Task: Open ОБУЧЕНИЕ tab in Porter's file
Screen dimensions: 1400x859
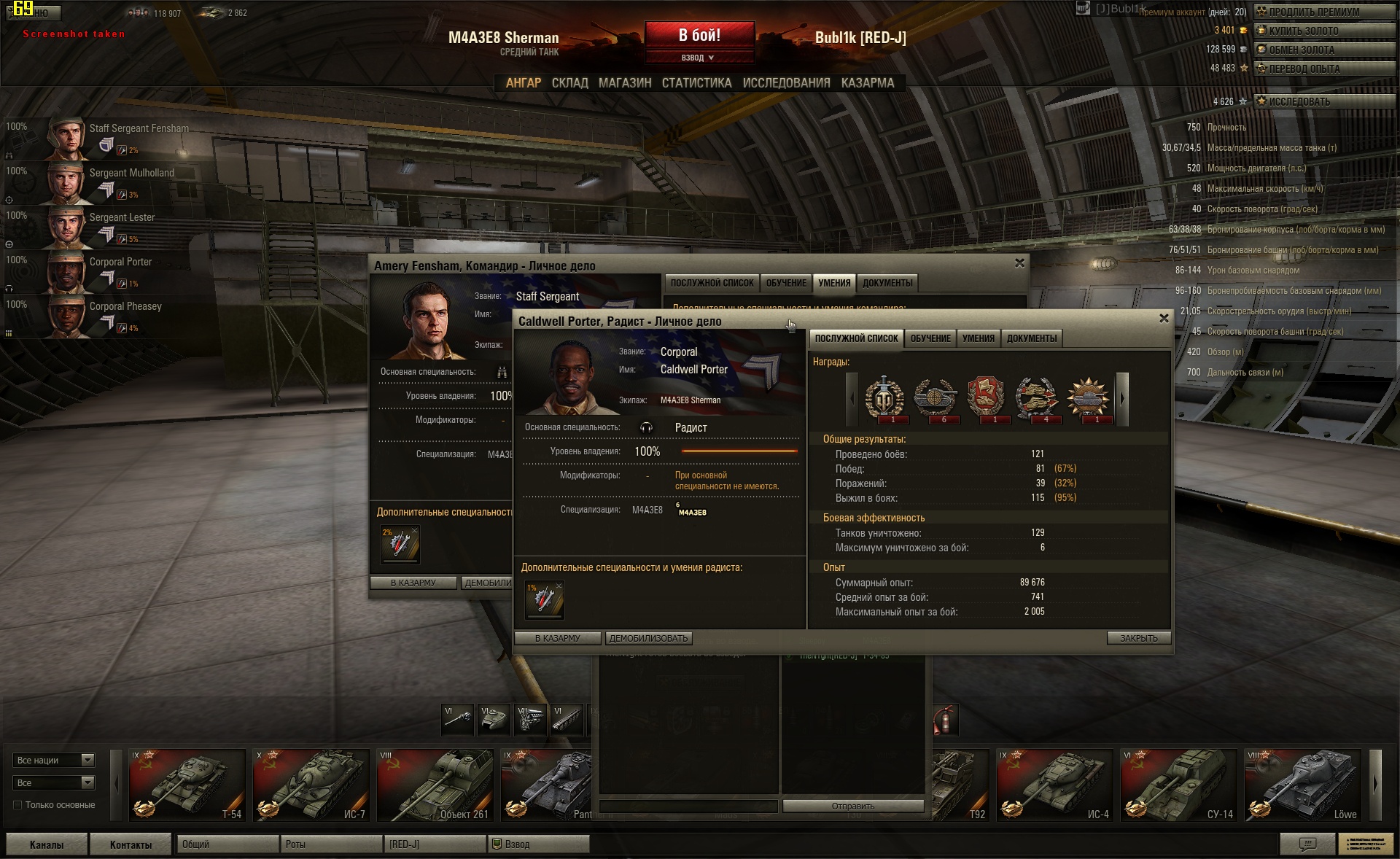Action: click(x=930, y=338)
